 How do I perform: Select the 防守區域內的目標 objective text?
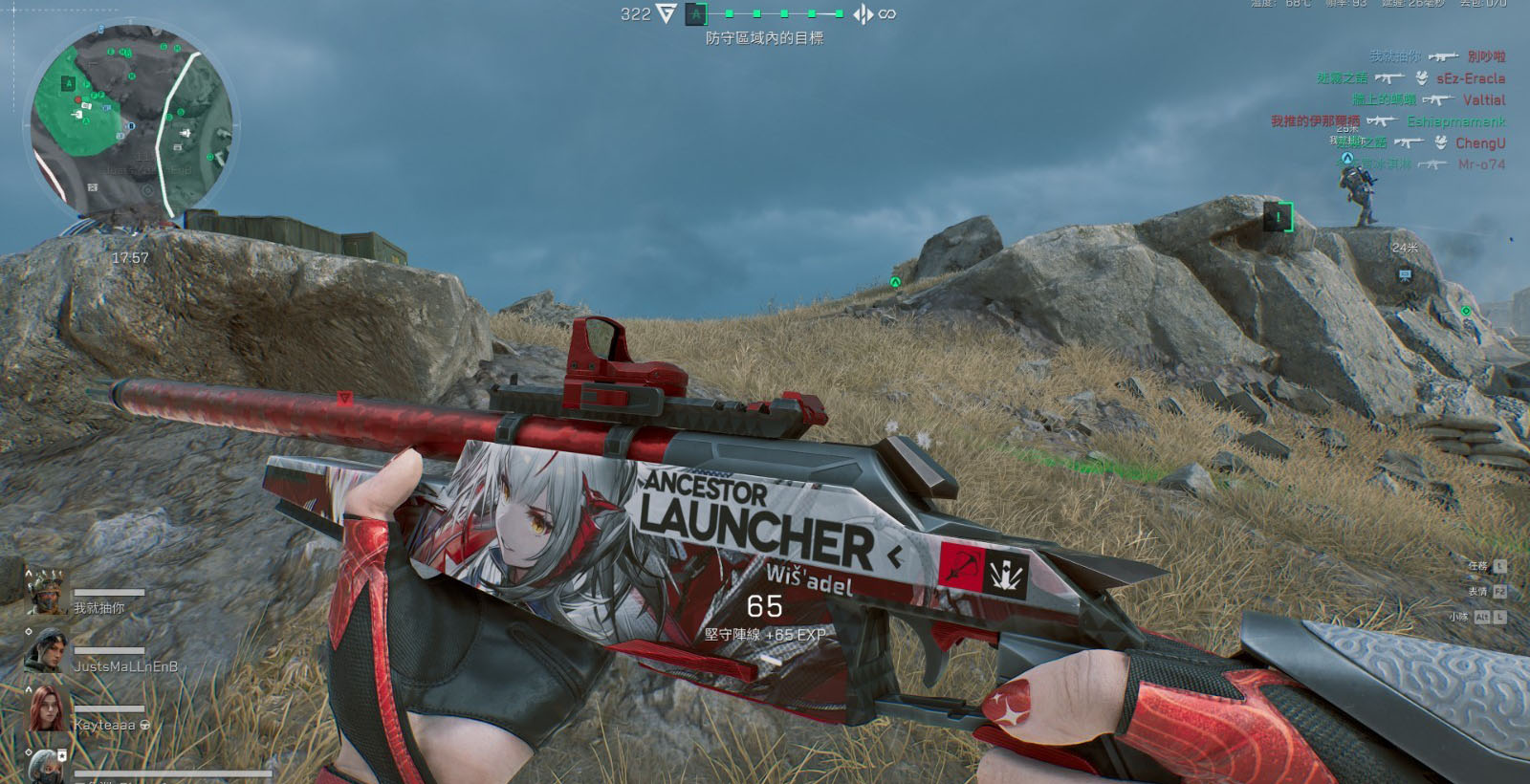(764, 38)
